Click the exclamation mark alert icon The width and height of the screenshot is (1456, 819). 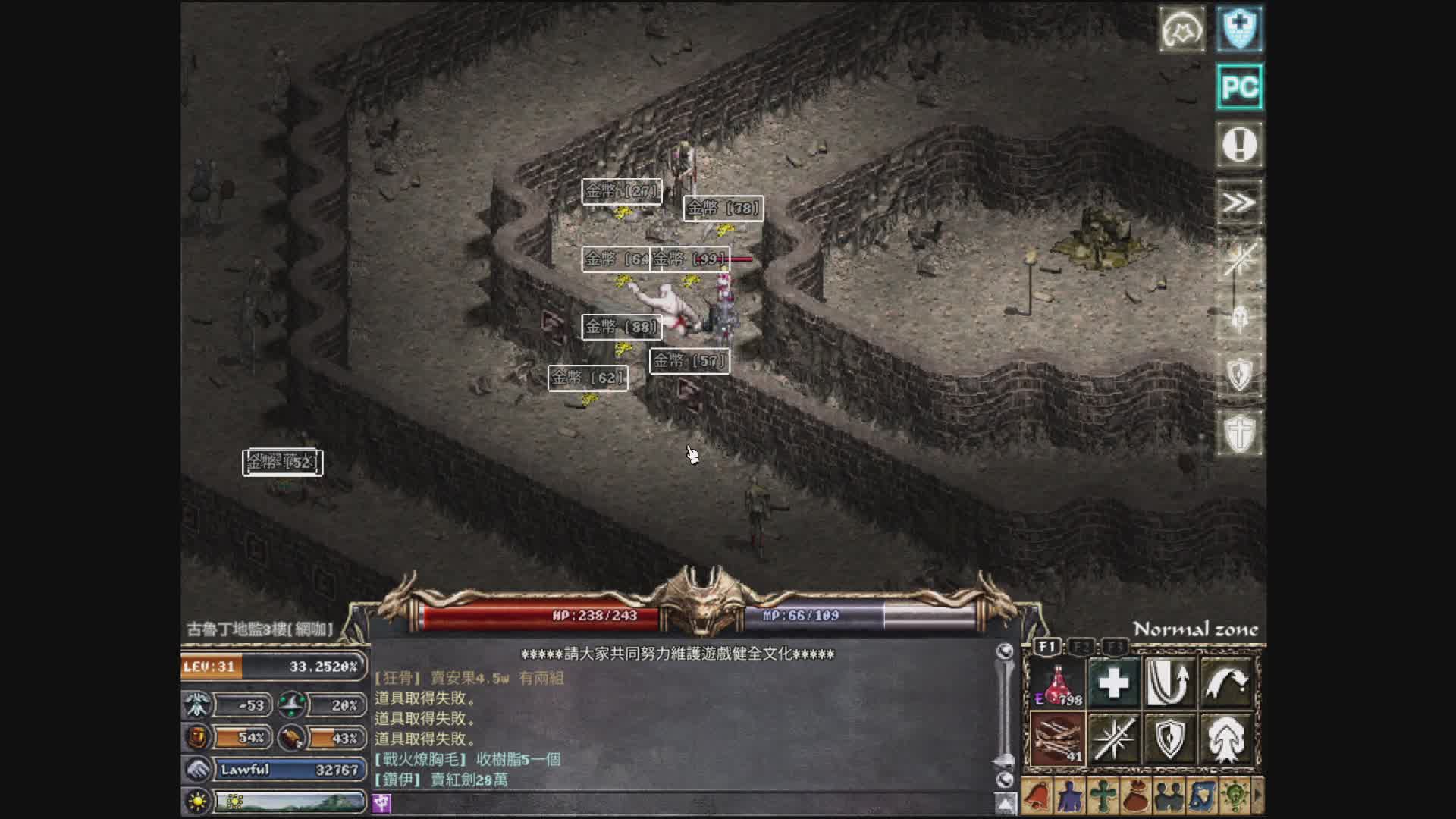tap(1240, 144)
